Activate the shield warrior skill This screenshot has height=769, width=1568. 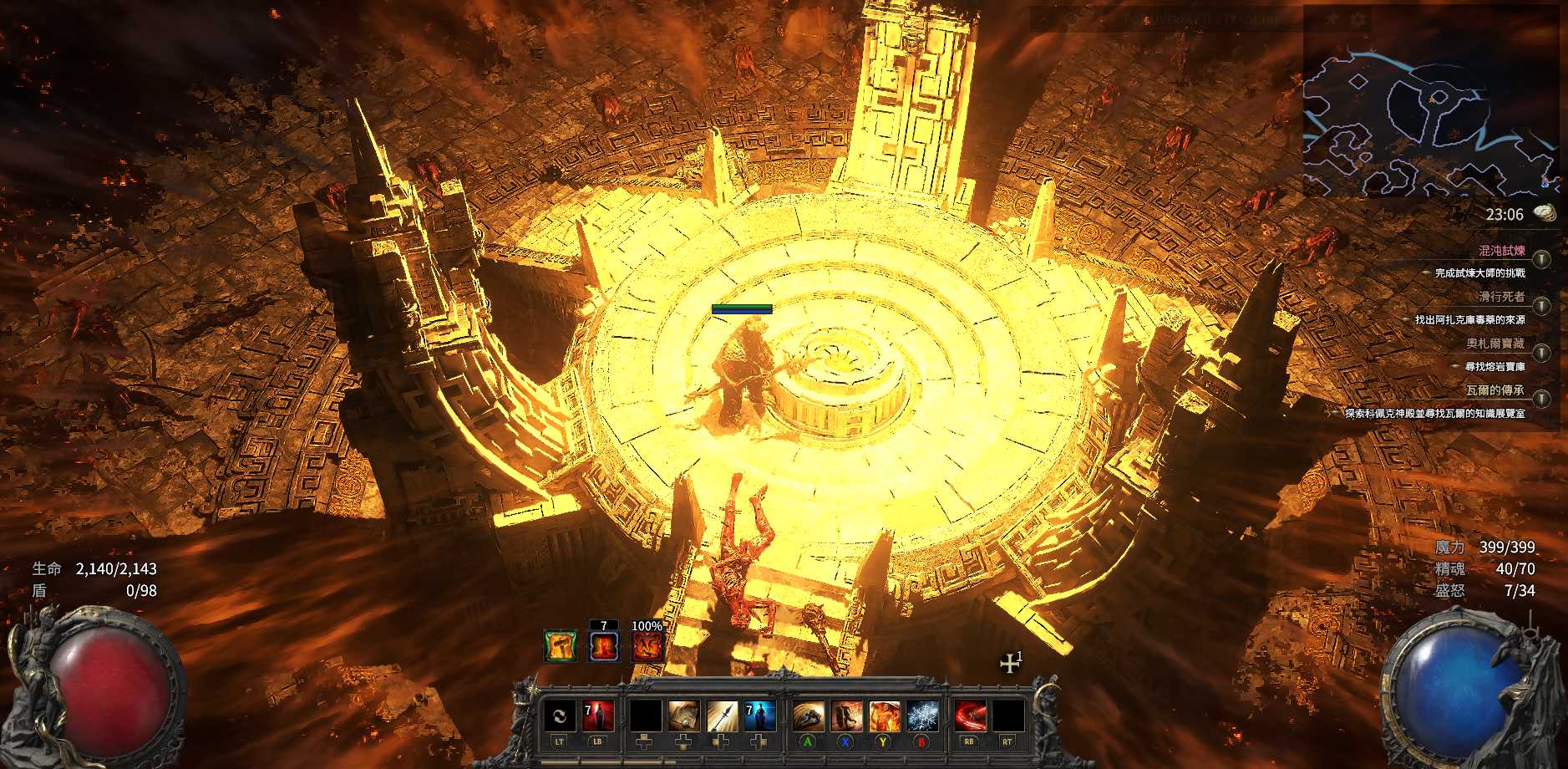click(x=845, y=716)
